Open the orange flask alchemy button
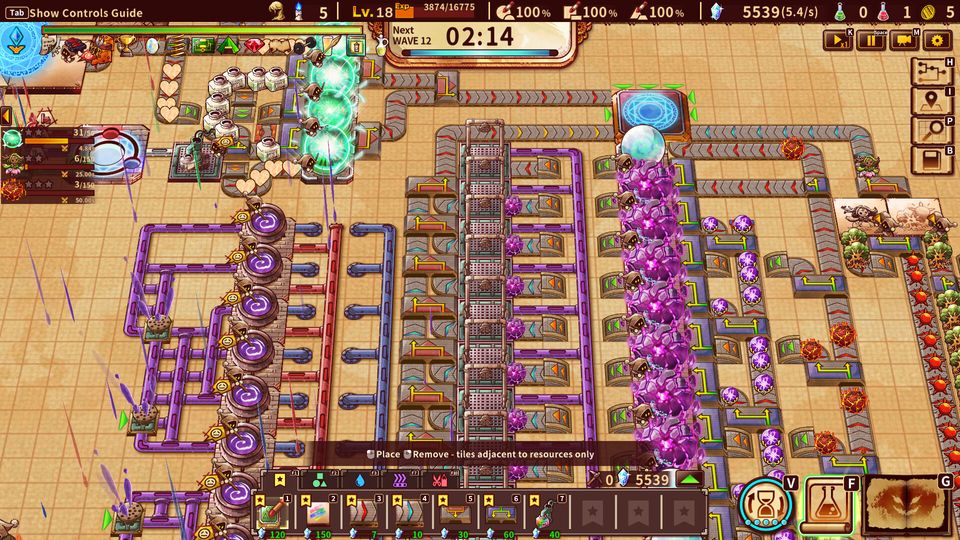The width and height of the screenshot is (960, 540). pyautogui.click(x=828, y=504)
